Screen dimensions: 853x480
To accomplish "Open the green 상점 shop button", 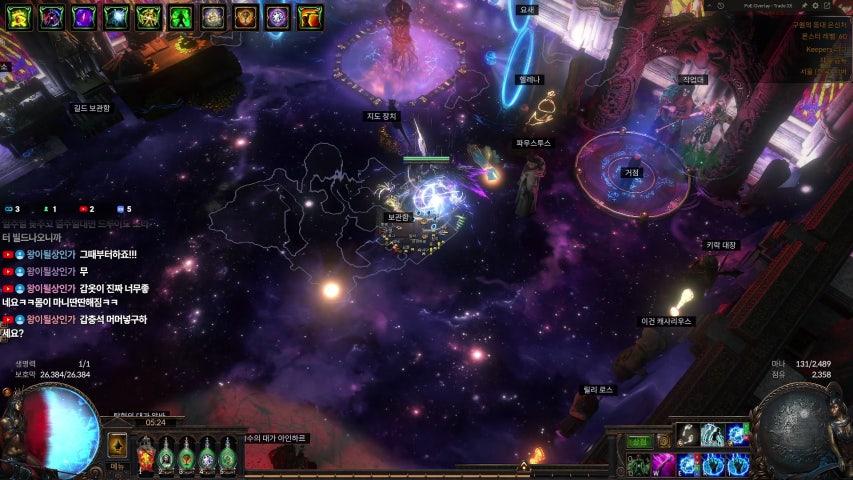I will (637, 441).
